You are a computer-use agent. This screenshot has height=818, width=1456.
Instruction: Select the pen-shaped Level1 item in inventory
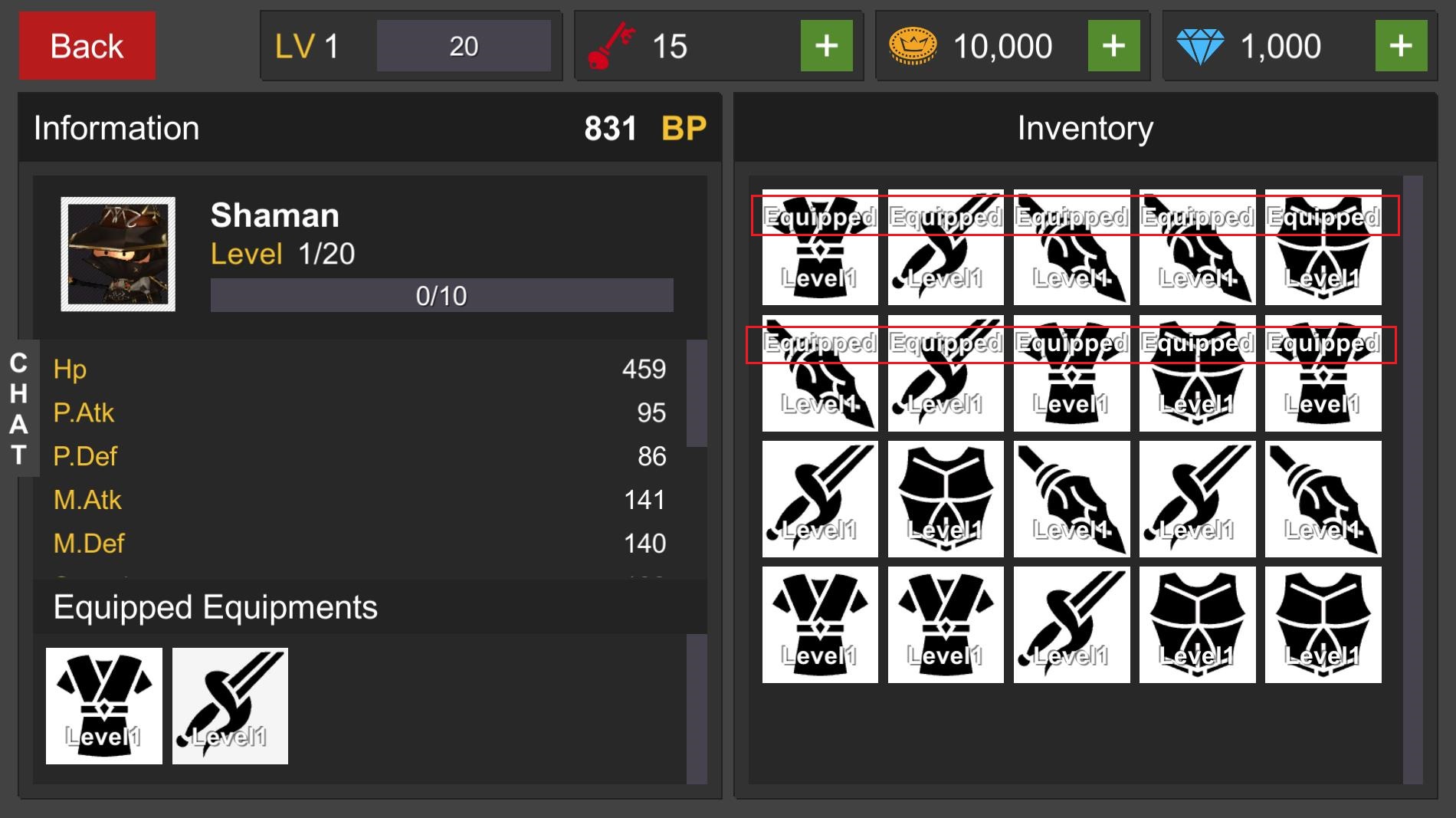pyautogui.click(x=1071, y=498)
